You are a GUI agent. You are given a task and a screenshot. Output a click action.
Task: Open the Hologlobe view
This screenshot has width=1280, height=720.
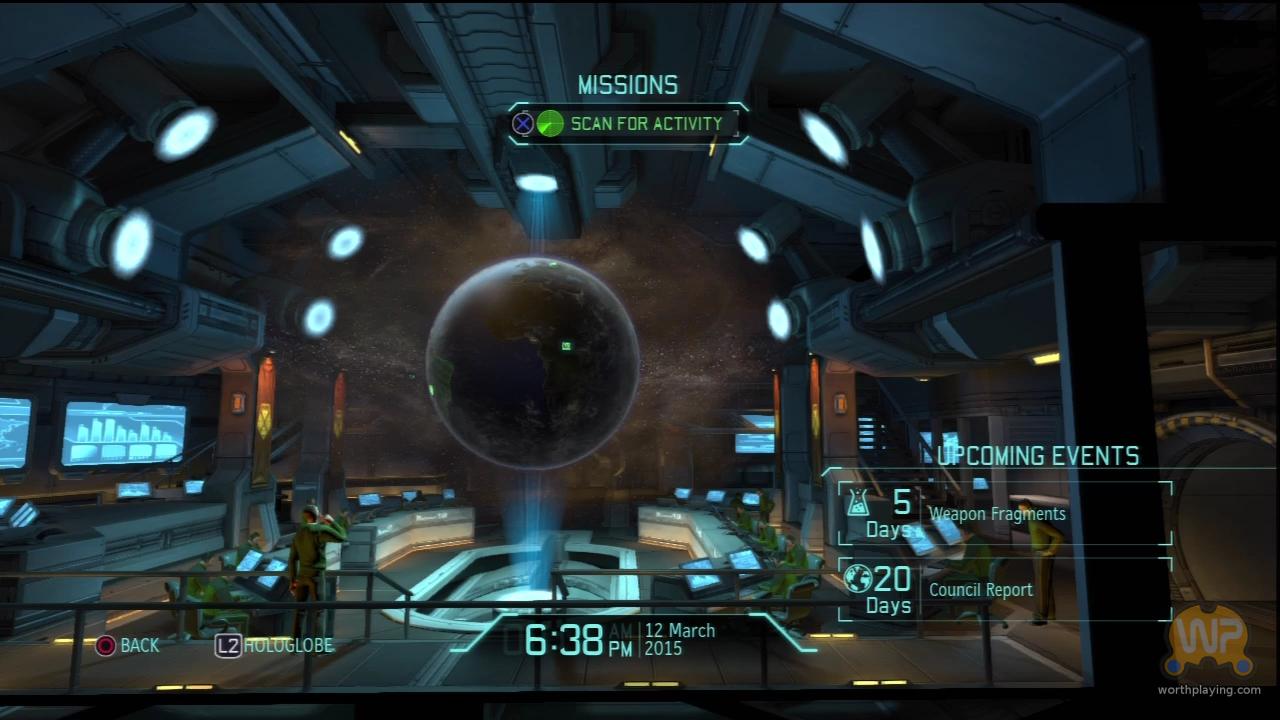[275, 646]
